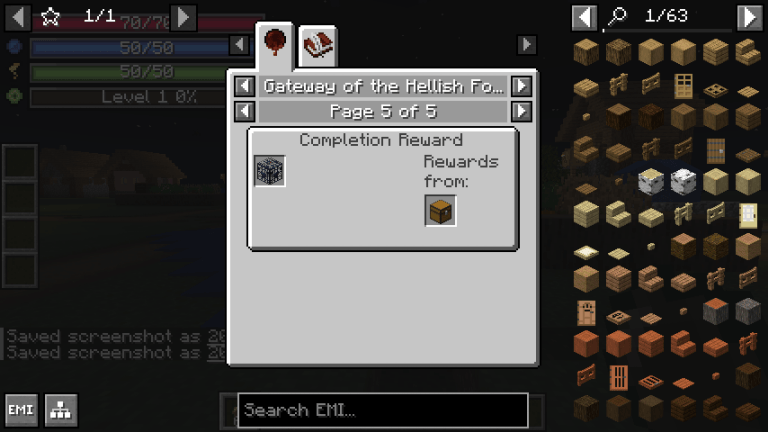This screenshot has height=432, width=768.
Task: Open the recipe tree button
Action: [61, 410]
